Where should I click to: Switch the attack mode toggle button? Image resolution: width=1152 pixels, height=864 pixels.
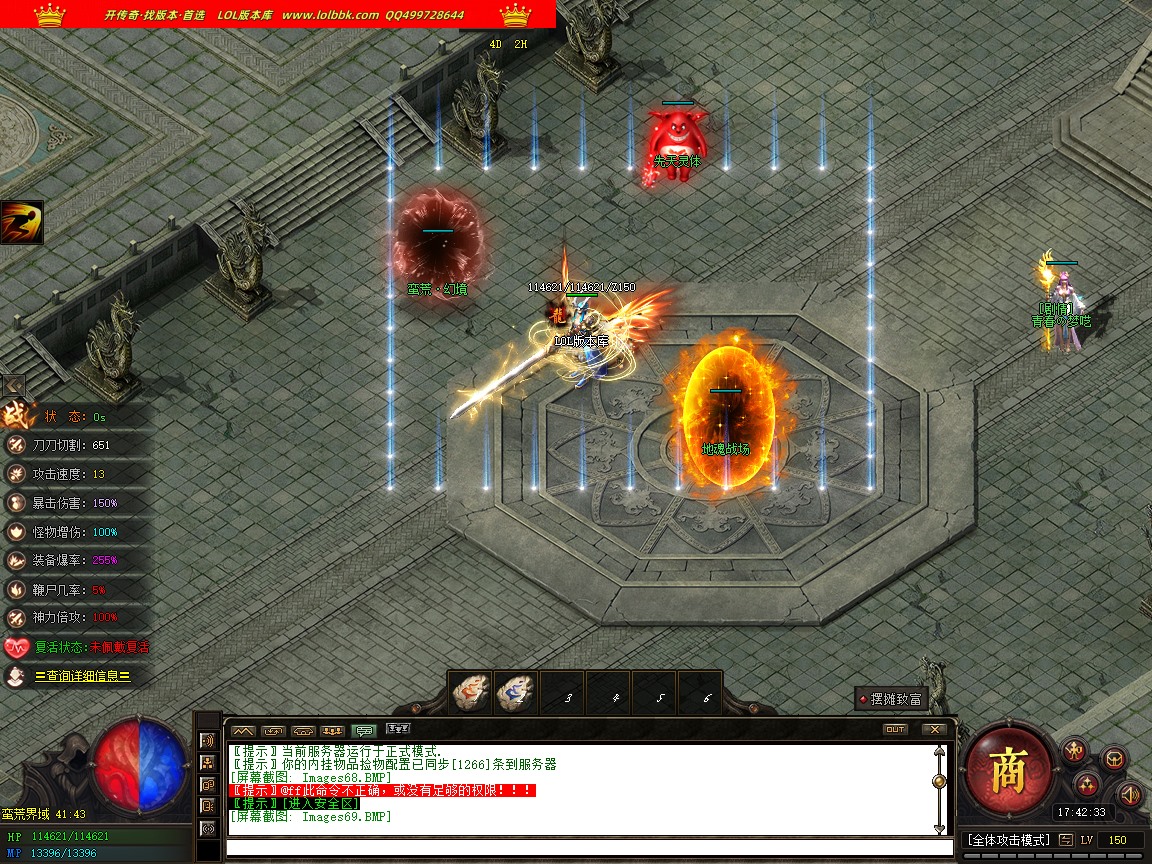click(1067, 840)
